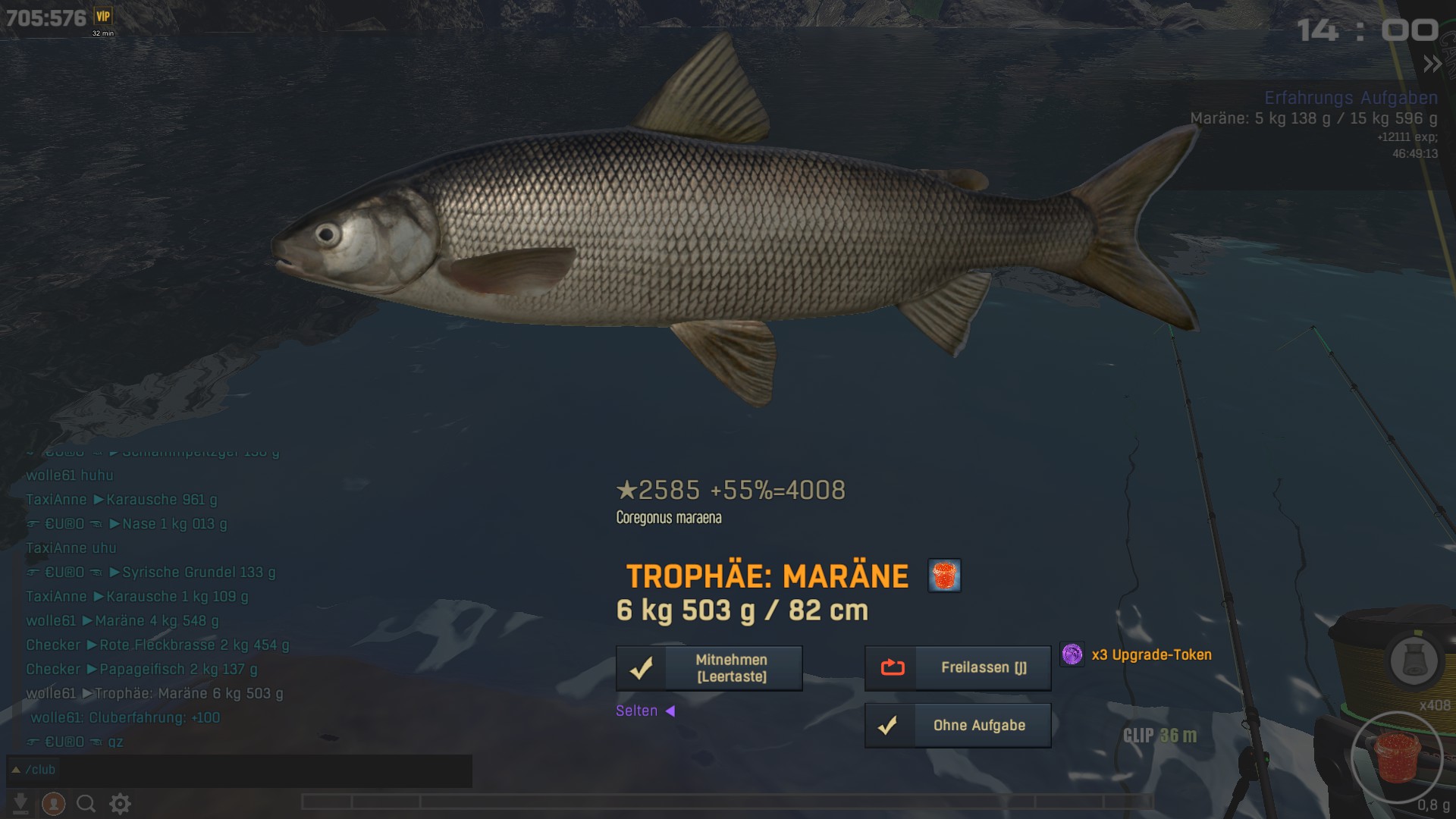Image resolution: width=1456 pixels, height=819 pixels.
Task: Open the player profile icon
Action: 53,803
